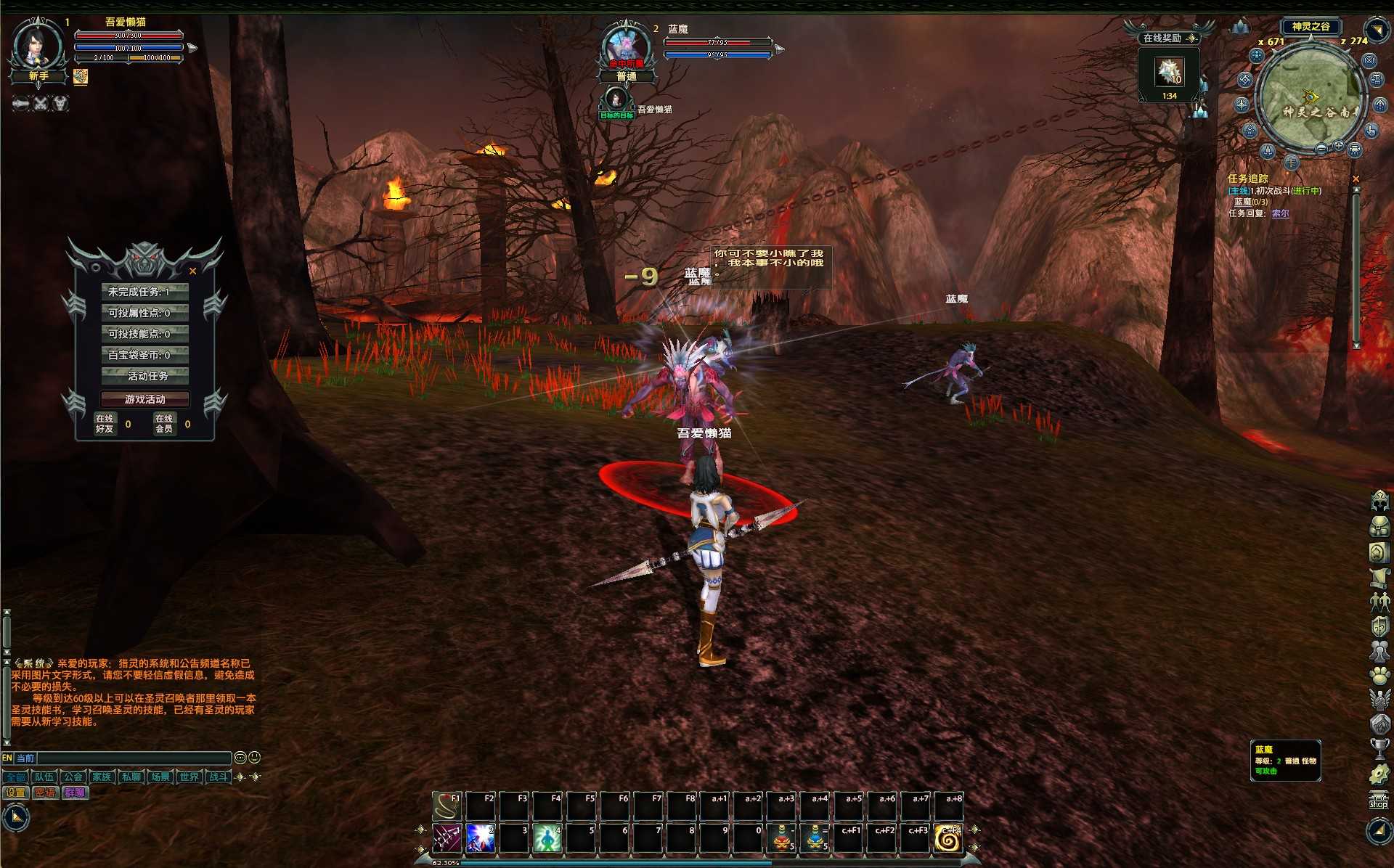Open the shop icon on right sidebar
This screenshot has width=1394, height=868.
pos(1378,801)
